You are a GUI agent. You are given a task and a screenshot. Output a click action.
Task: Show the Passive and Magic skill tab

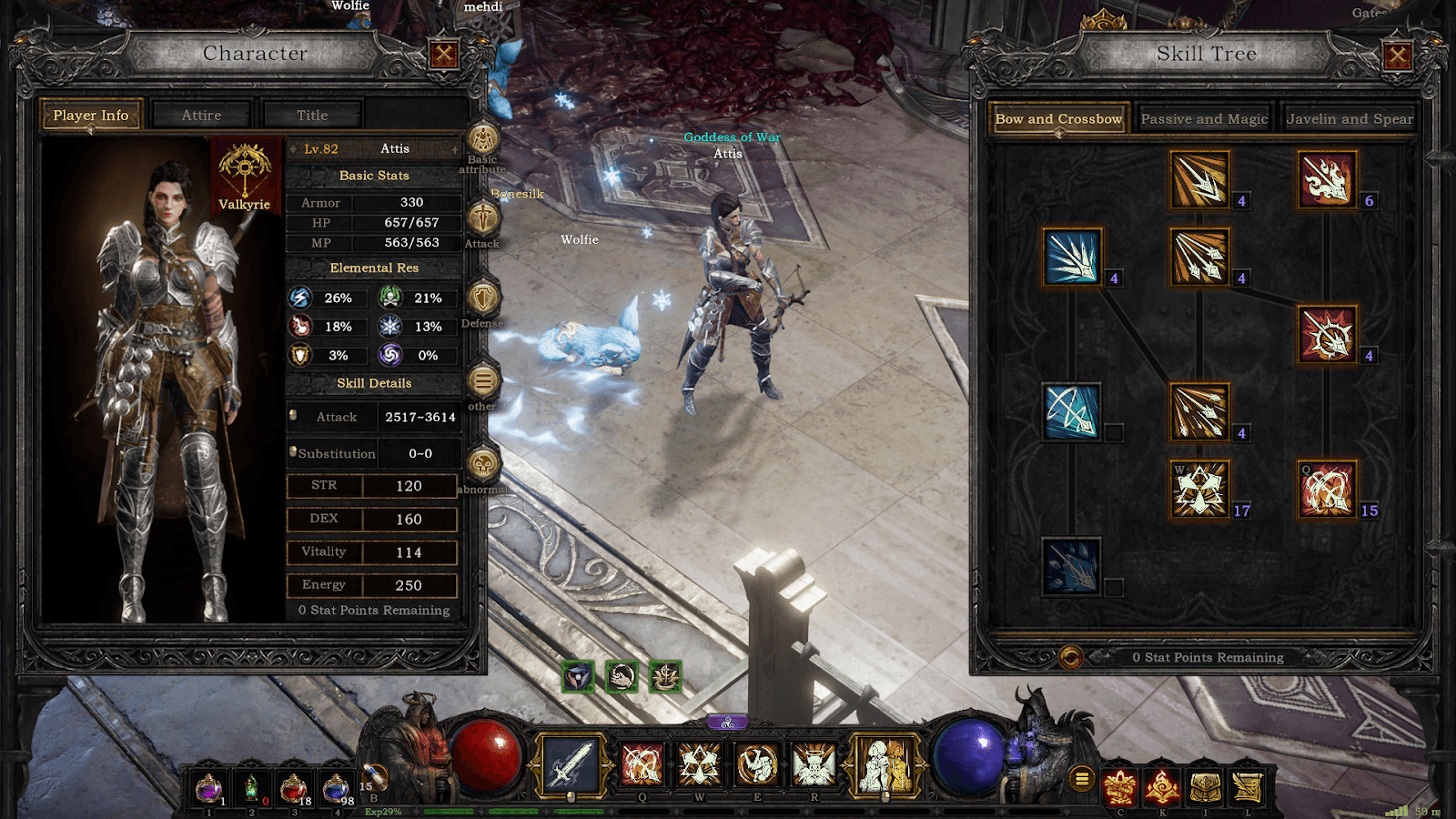1204,119
